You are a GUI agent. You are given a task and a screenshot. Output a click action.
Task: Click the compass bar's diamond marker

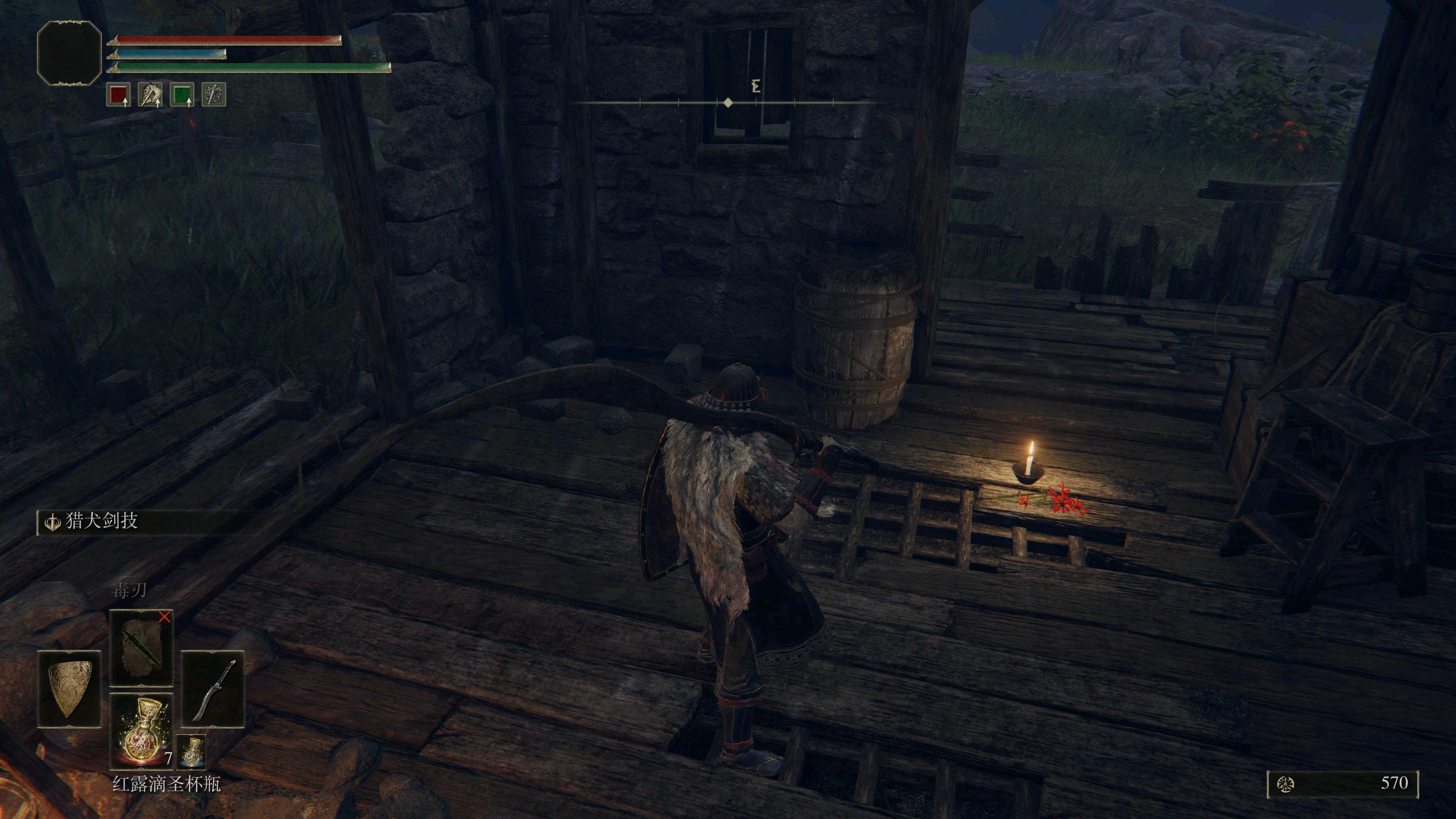click(728, 103)
